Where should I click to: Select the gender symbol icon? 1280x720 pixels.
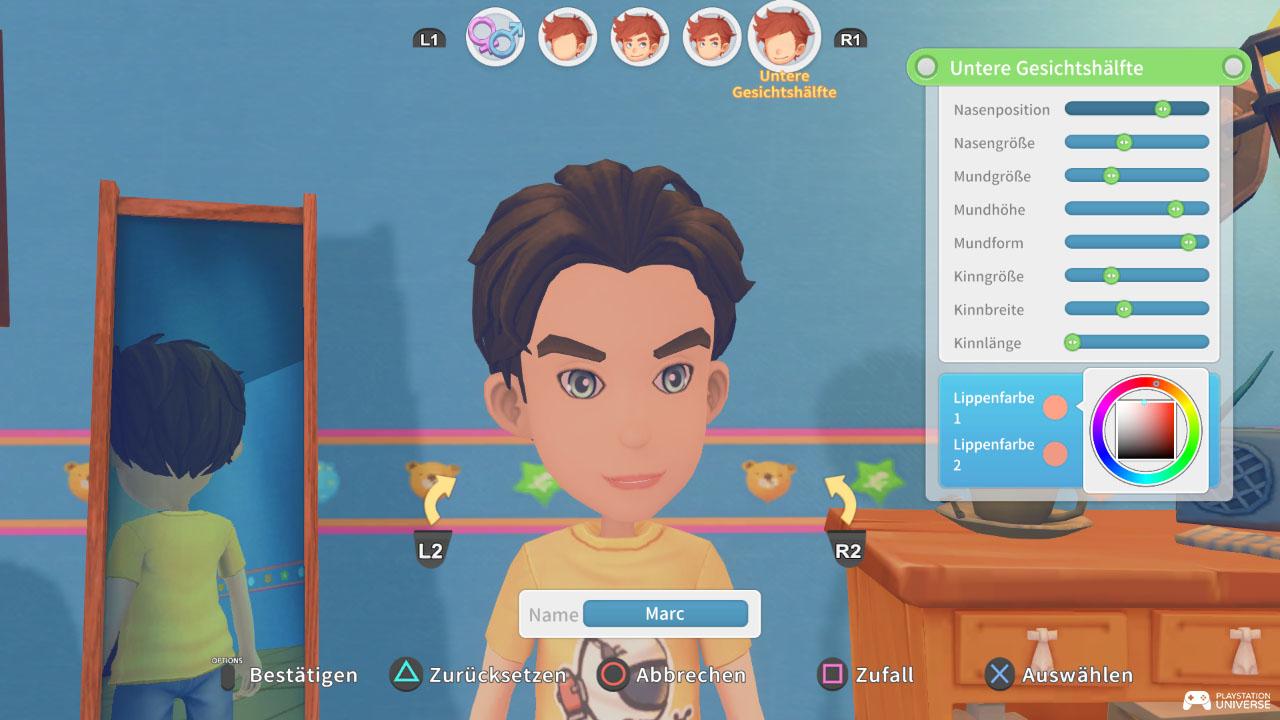(x=494, y=38)
